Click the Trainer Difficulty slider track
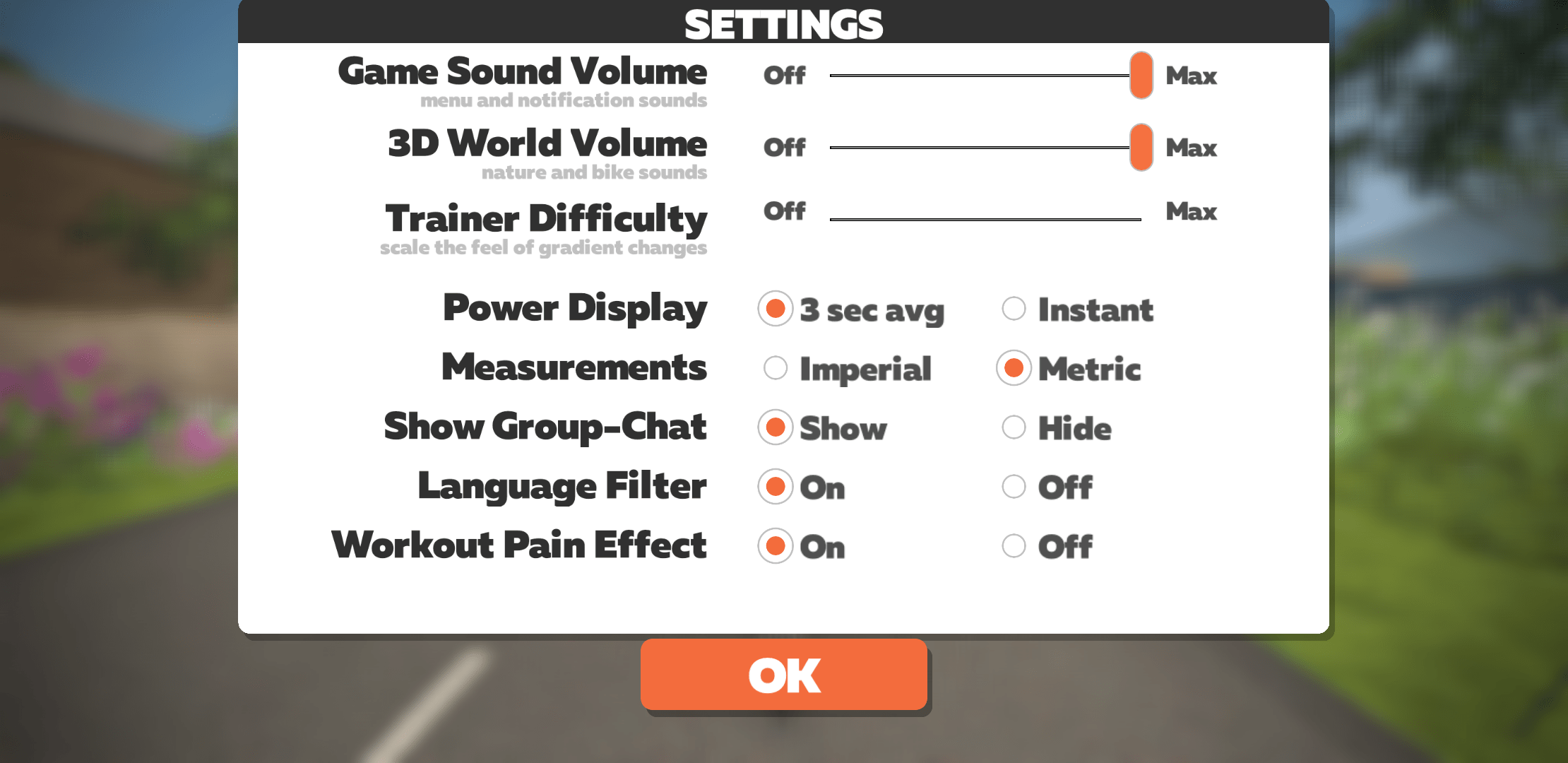Viewport: 1568px width, 763px height. click(x=985, y=219)
